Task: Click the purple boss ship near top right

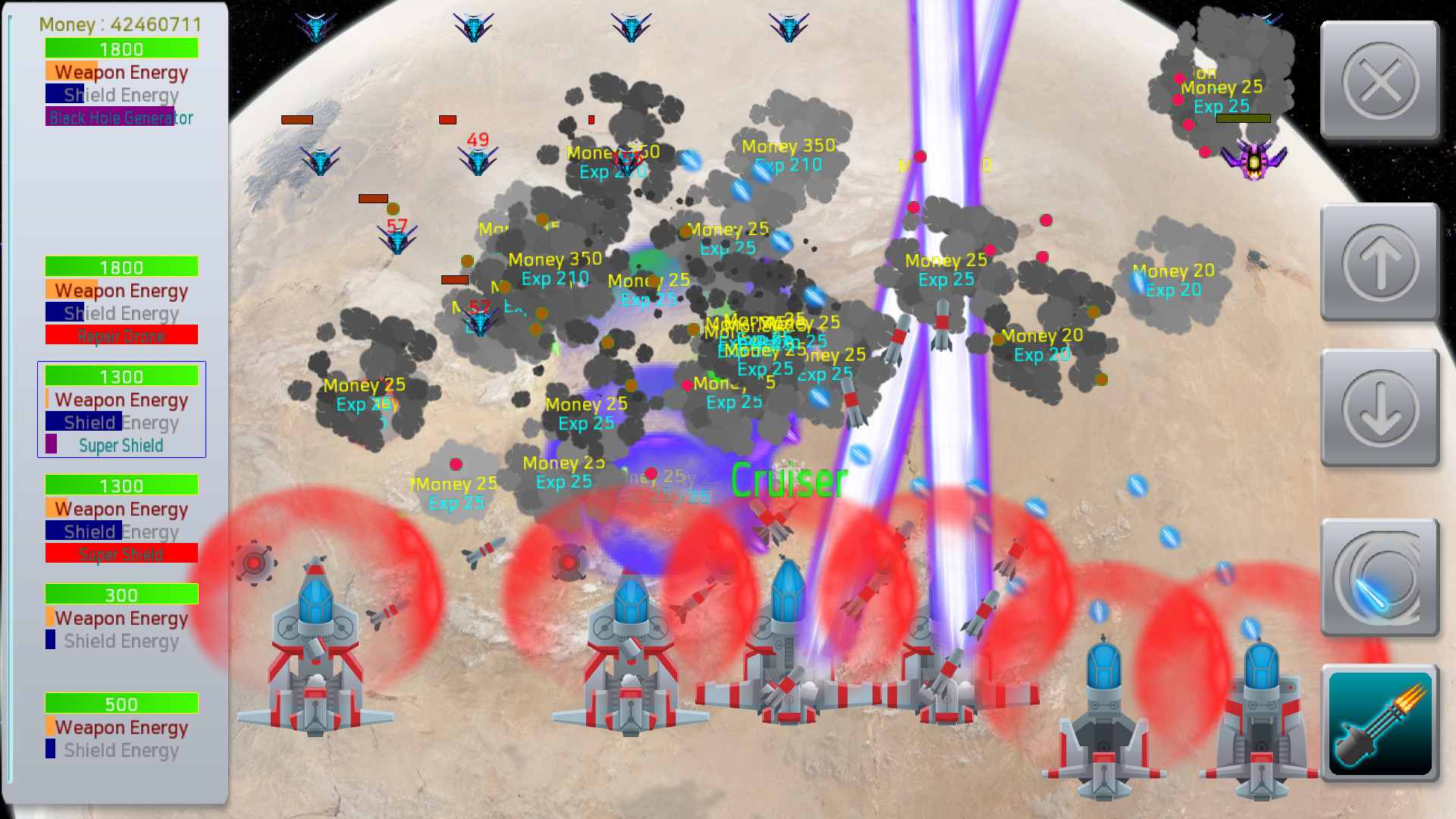Action: 1253,159
